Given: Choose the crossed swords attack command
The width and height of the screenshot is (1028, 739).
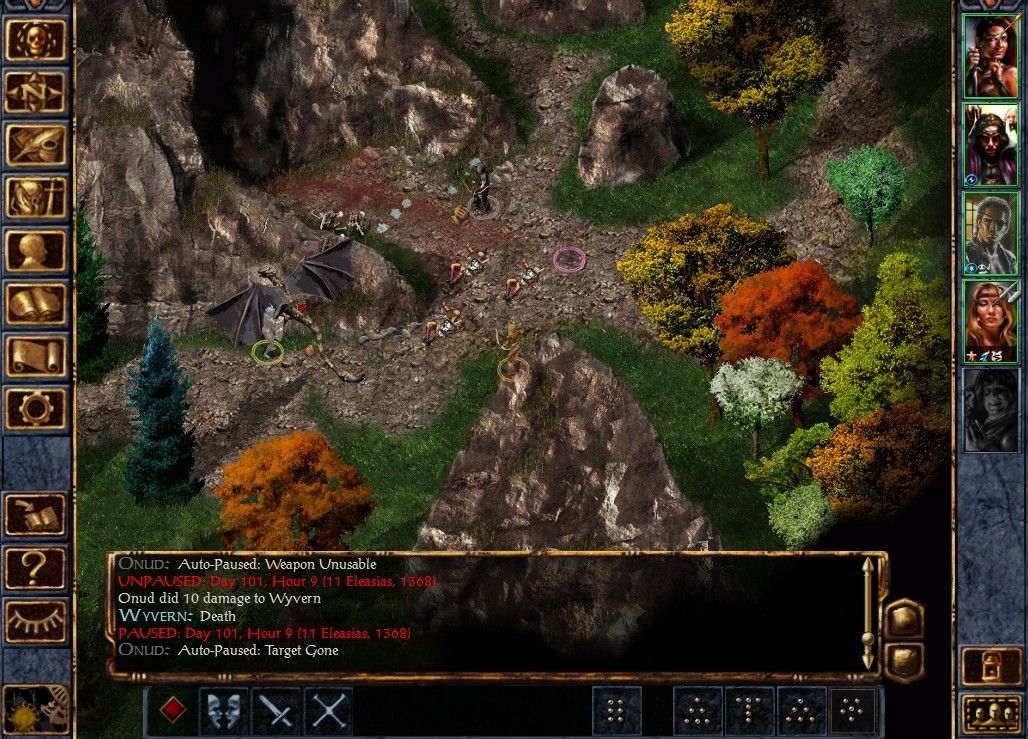Looking at the screenshot, I should click(328, 711).
